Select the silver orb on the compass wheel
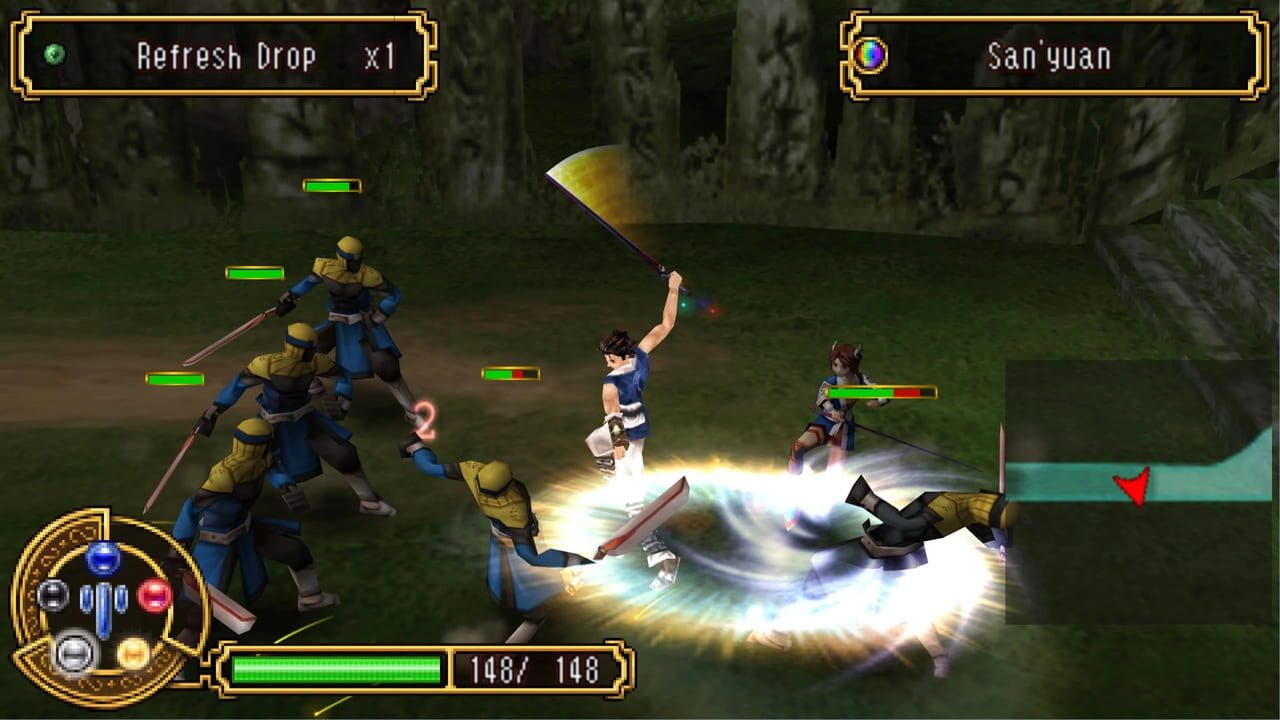The height and width of the screenshot is (720, 1280). click(x=75, y=654)
